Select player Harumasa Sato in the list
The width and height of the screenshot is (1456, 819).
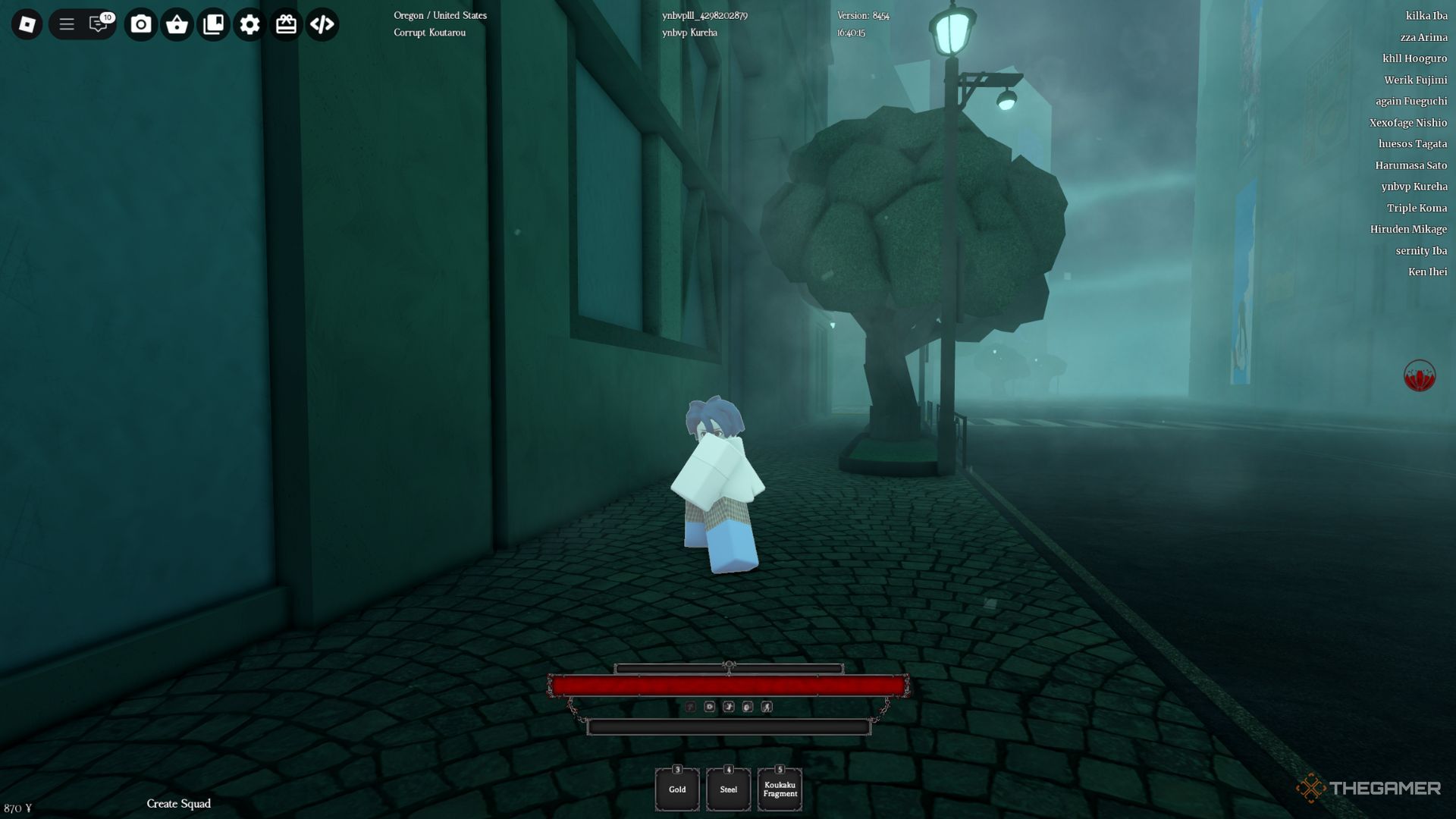[x=1410, y=165]
